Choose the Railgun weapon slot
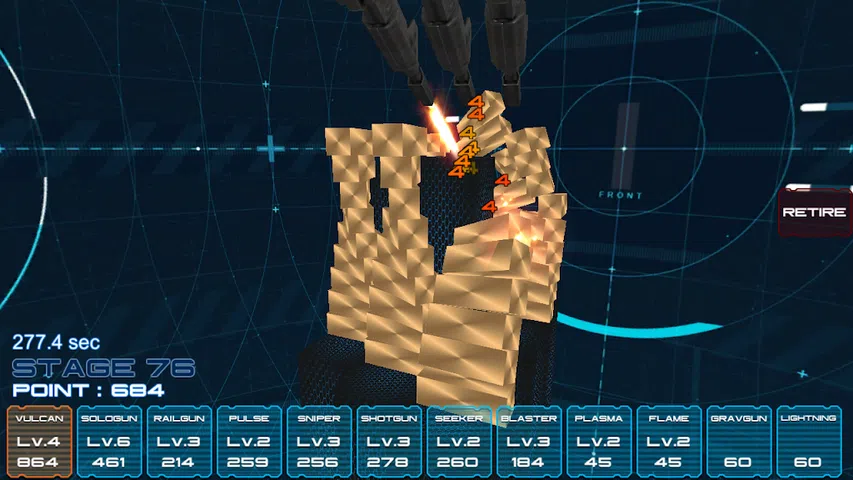Viewport: 853px width, 480px height. coord(178,441)
